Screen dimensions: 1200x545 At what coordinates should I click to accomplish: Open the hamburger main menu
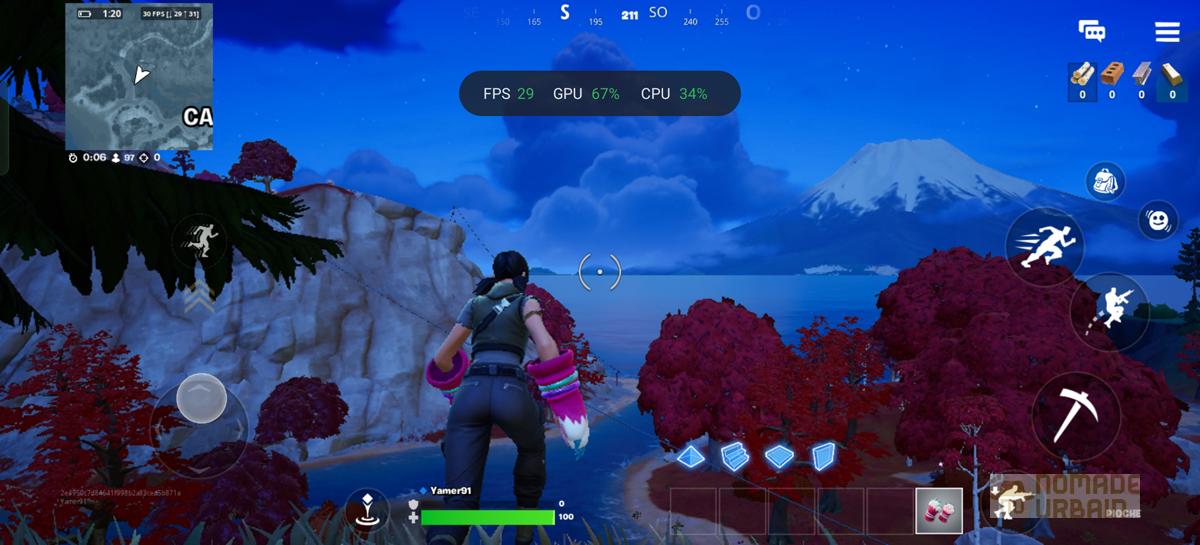(1167, 32)
